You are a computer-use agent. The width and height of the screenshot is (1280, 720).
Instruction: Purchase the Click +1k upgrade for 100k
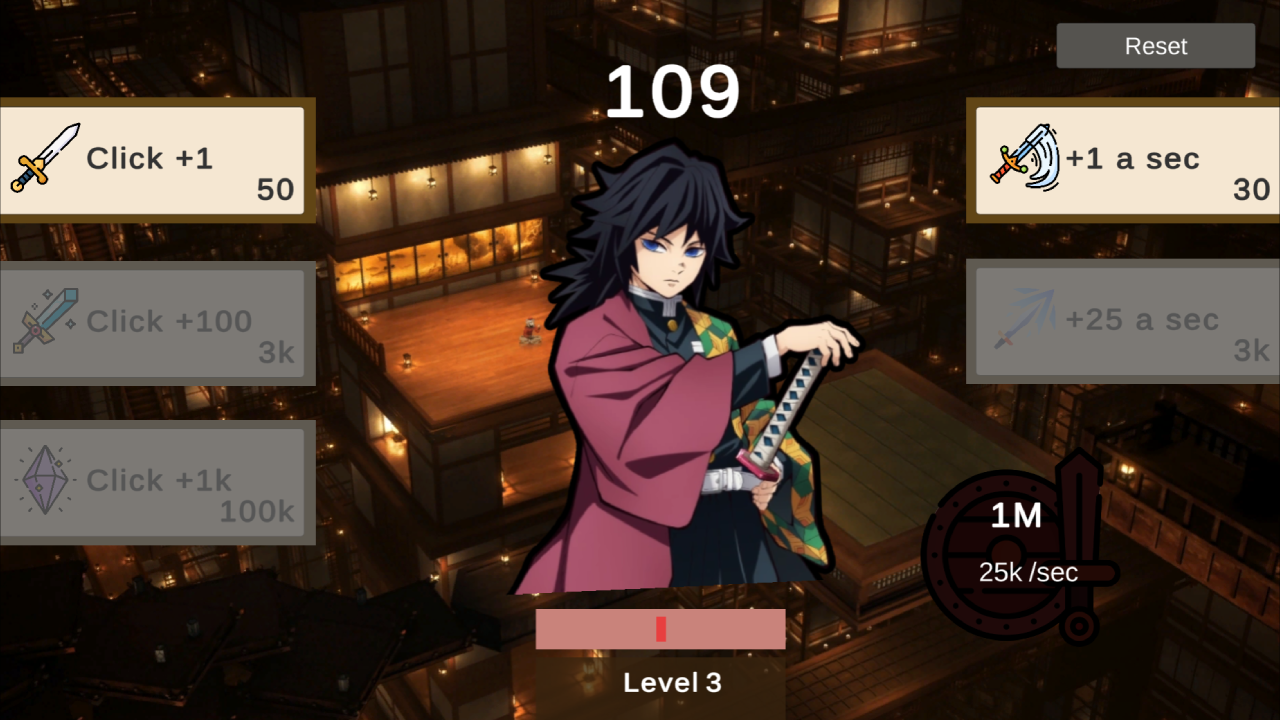click(157, 481)
